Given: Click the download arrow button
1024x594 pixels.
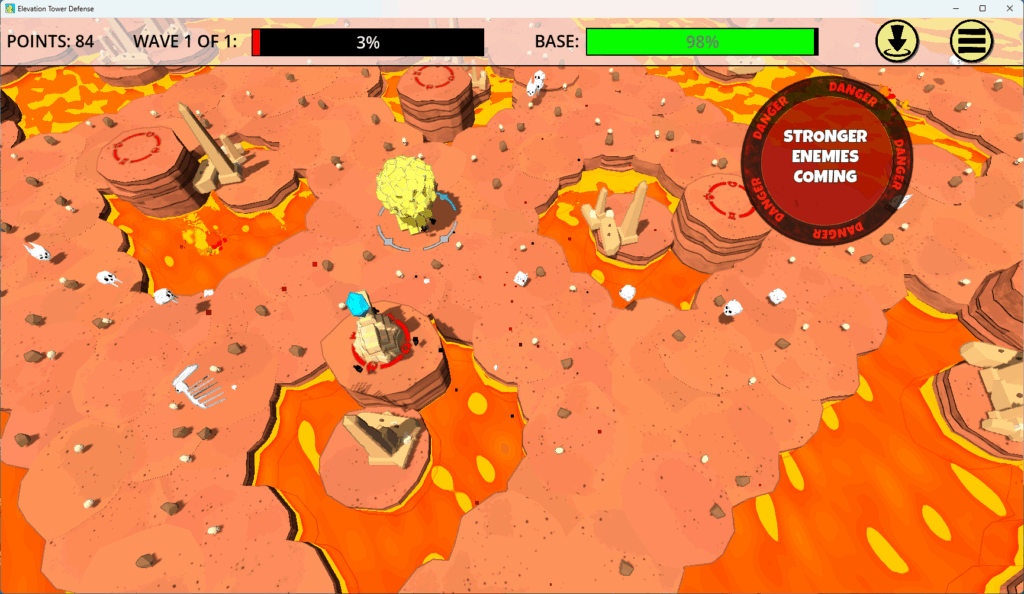Looking at the screenshot, I should [897, 41].
